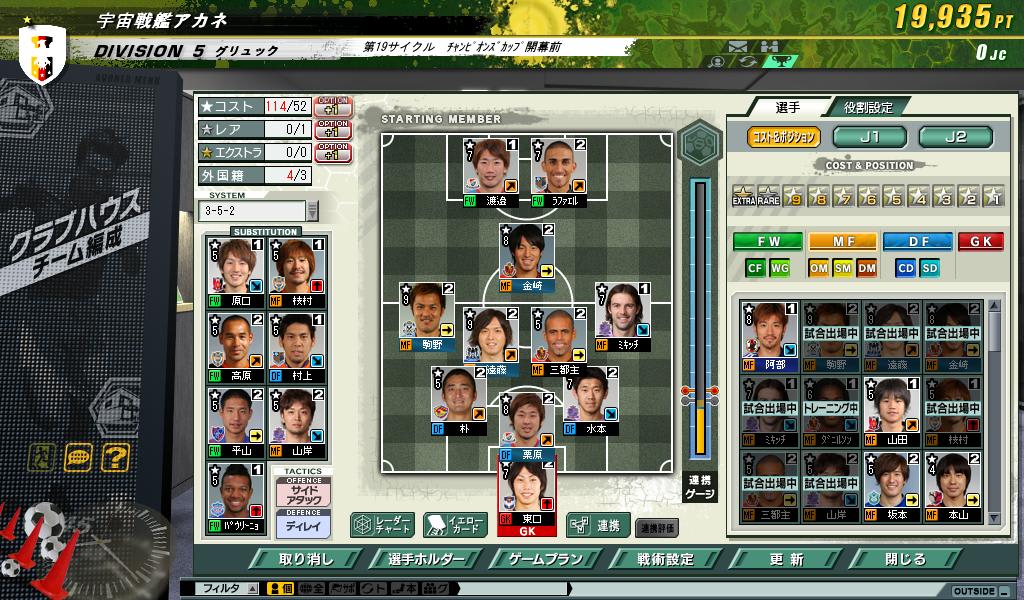
Task: Open the 3-5-2 system dropdown
Action: coord(312,210)
